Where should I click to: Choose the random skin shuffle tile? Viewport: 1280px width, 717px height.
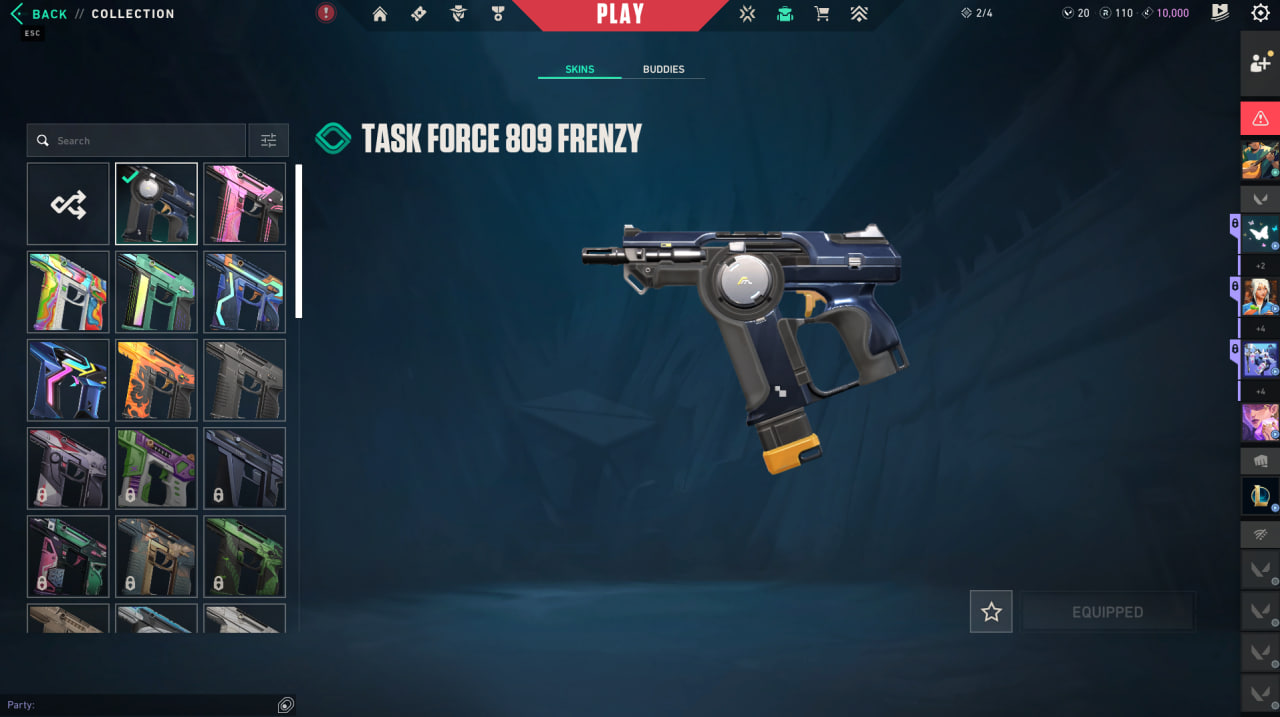tap(68, 204)
